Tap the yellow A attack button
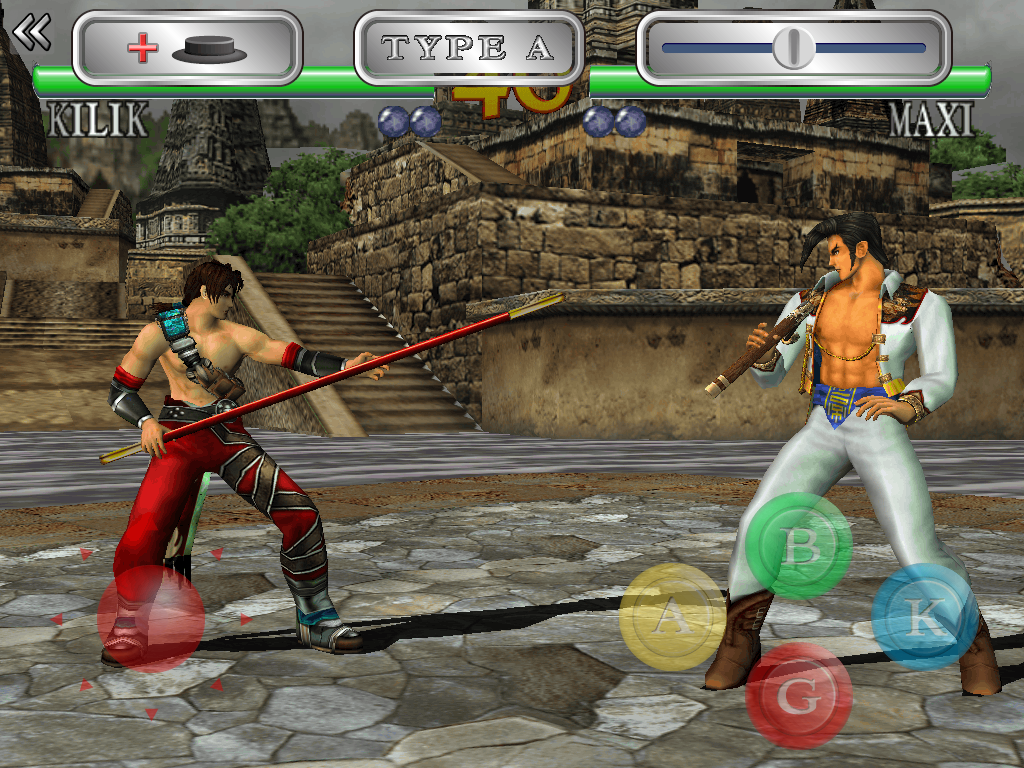 (x=672, y=617)
